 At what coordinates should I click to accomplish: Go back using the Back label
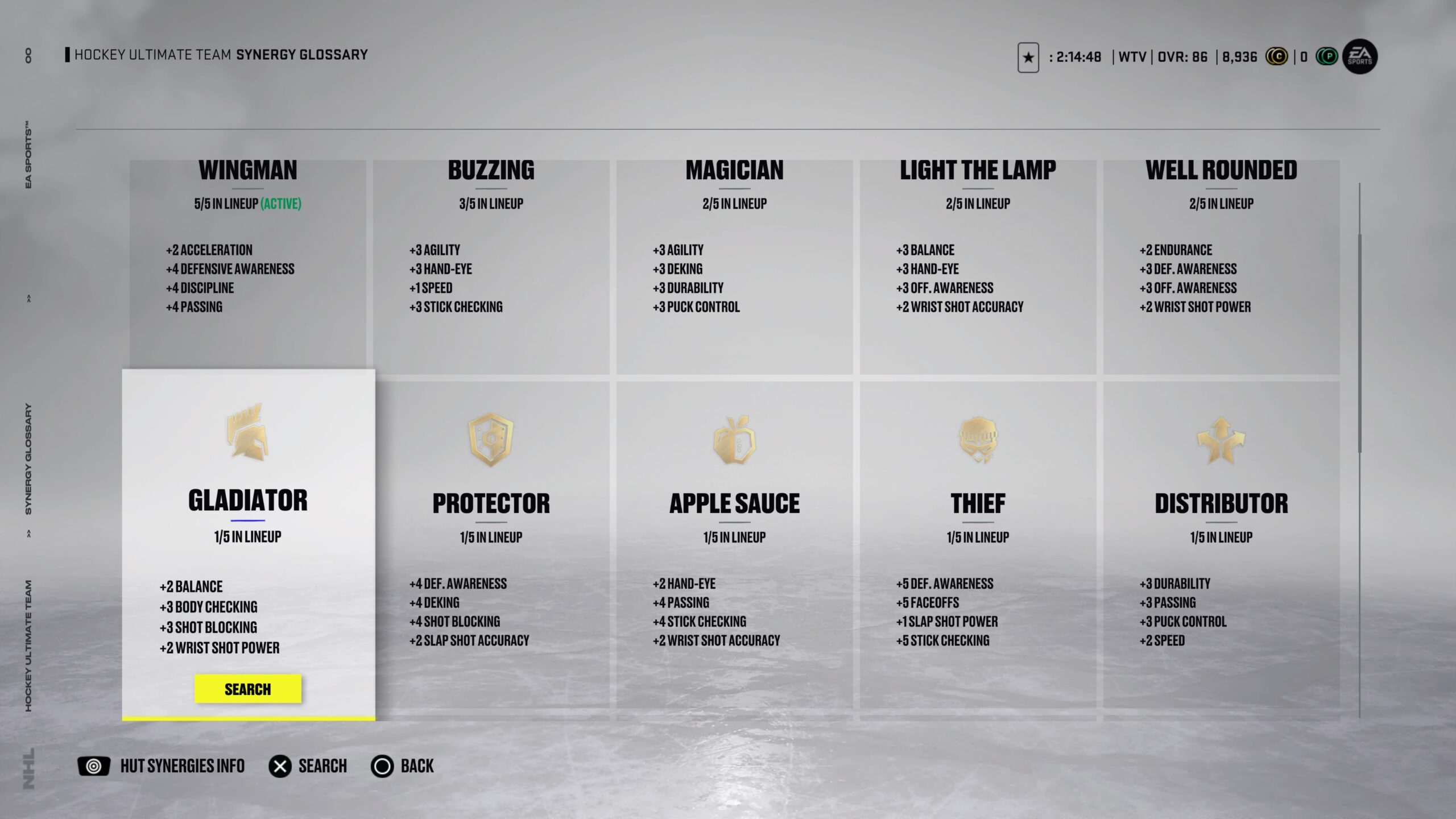click(417, 766)
